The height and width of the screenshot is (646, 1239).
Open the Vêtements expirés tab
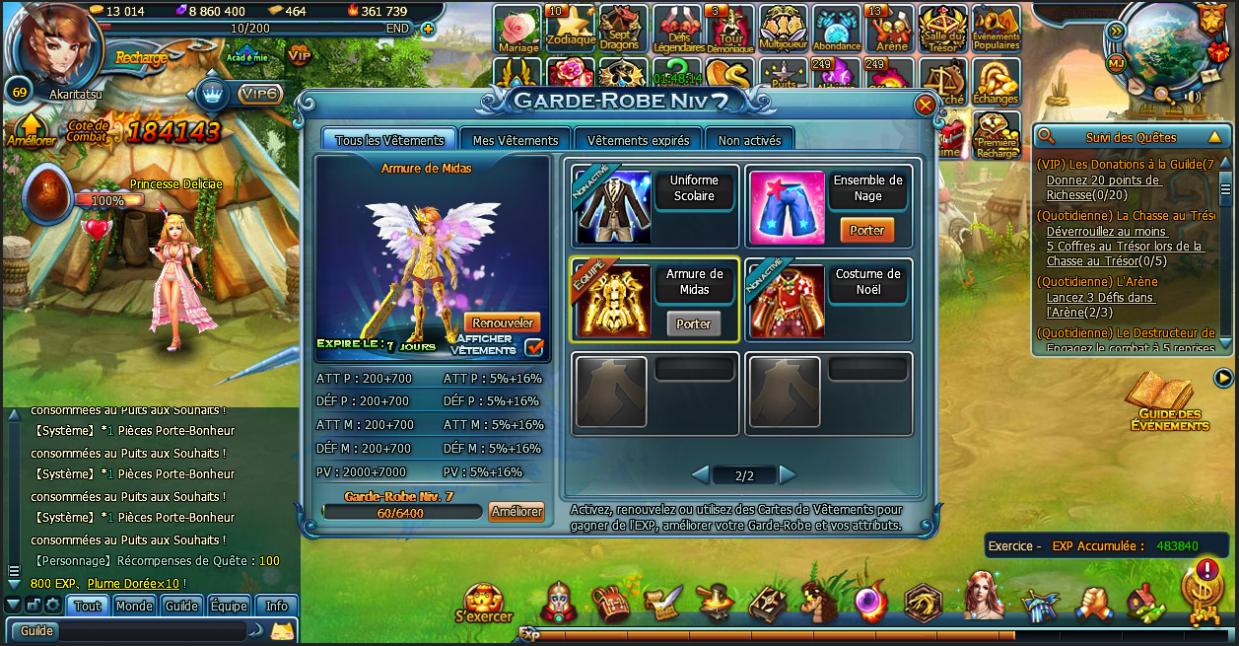[x=638, y=141]
